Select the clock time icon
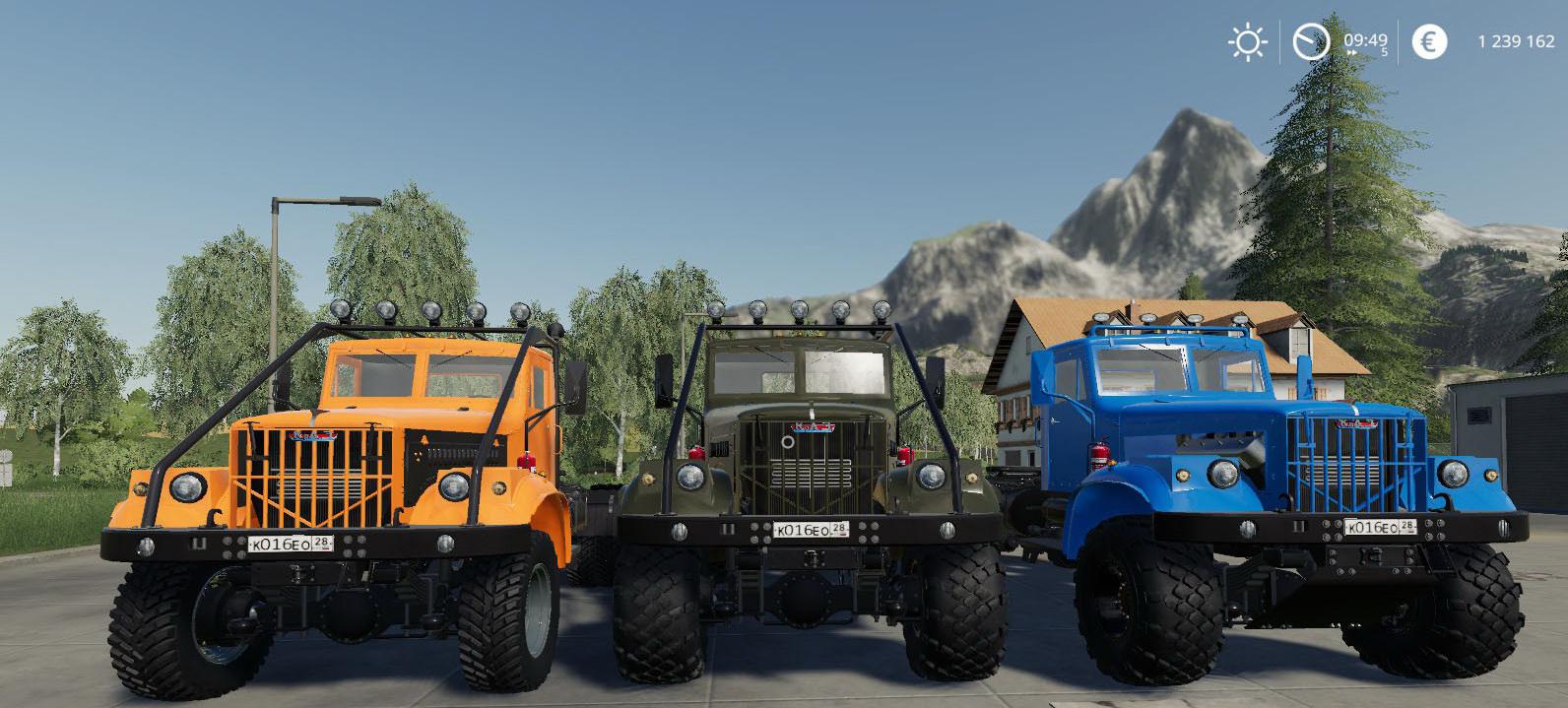 click(1311, 41)
